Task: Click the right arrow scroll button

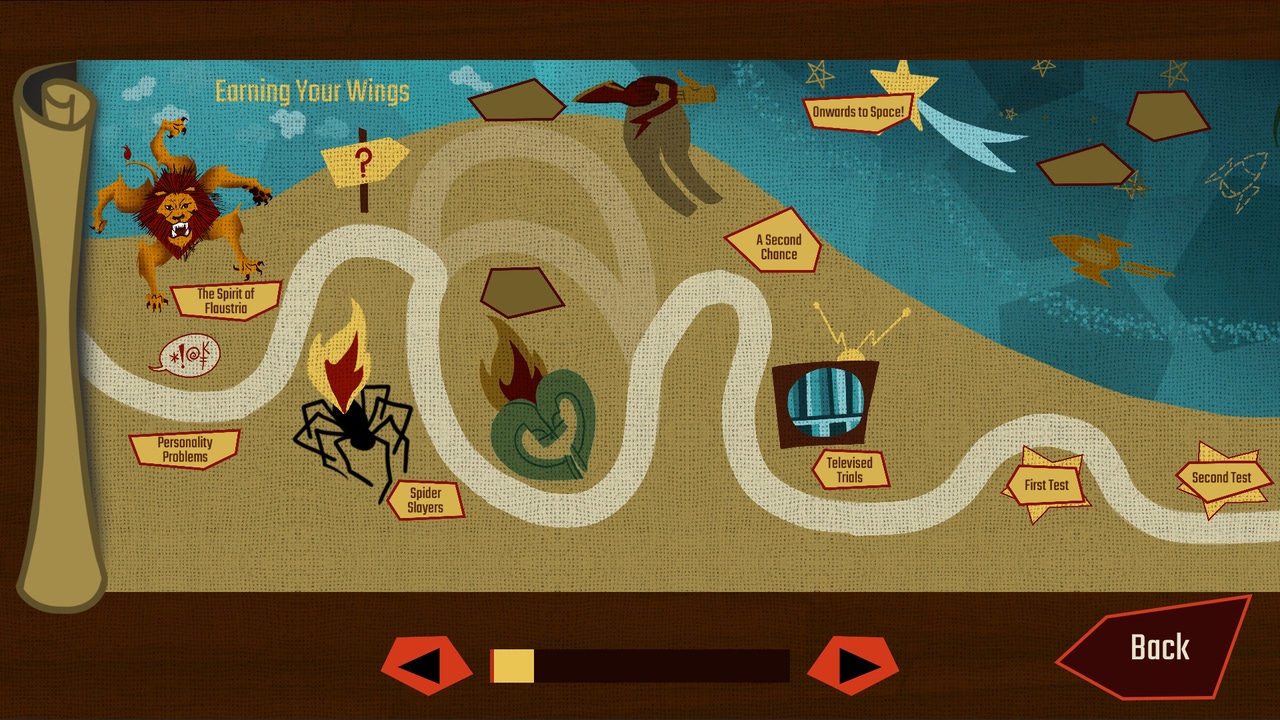Action: click(853, 666)
